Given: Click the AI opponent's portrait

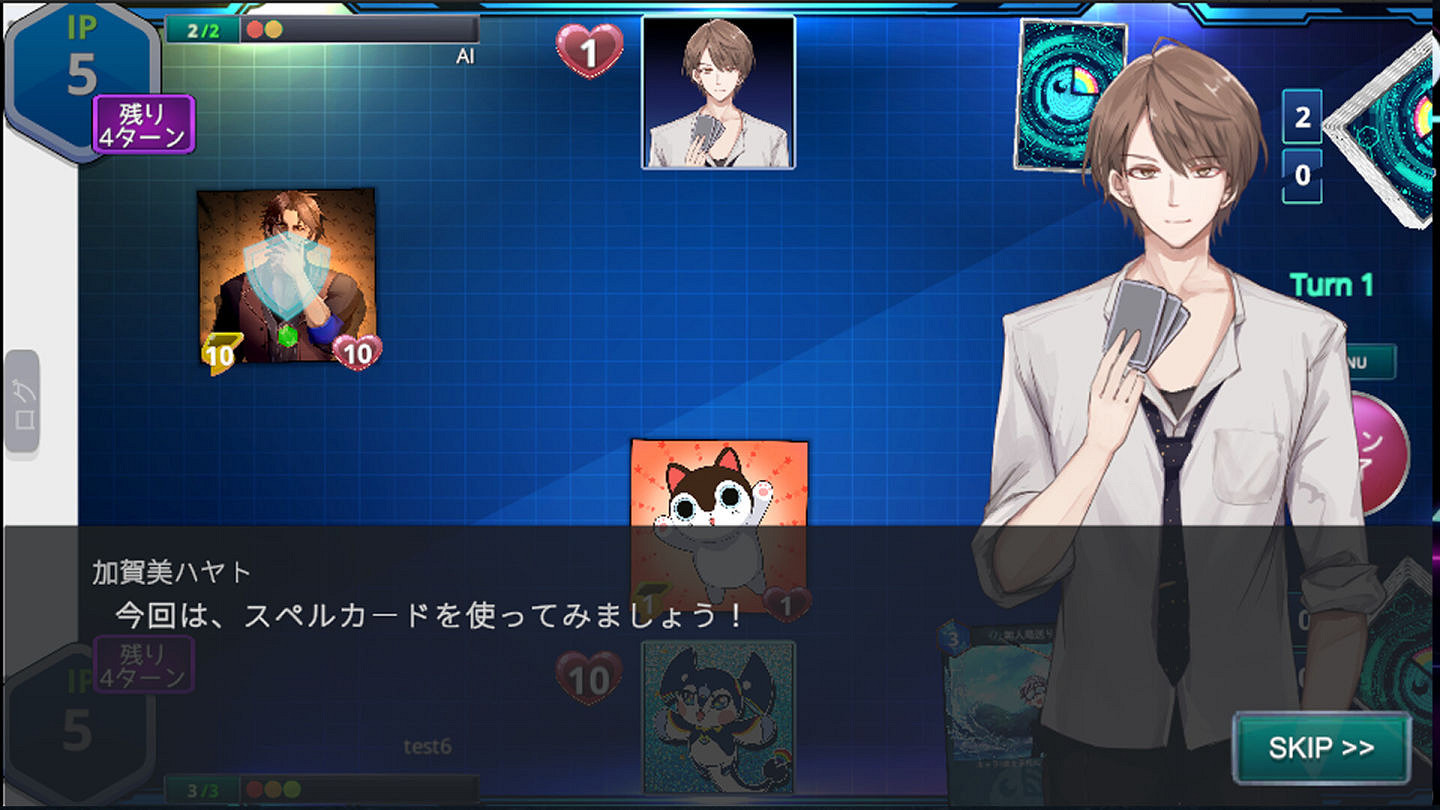Looking at the screenshot, I should point(718,92).
